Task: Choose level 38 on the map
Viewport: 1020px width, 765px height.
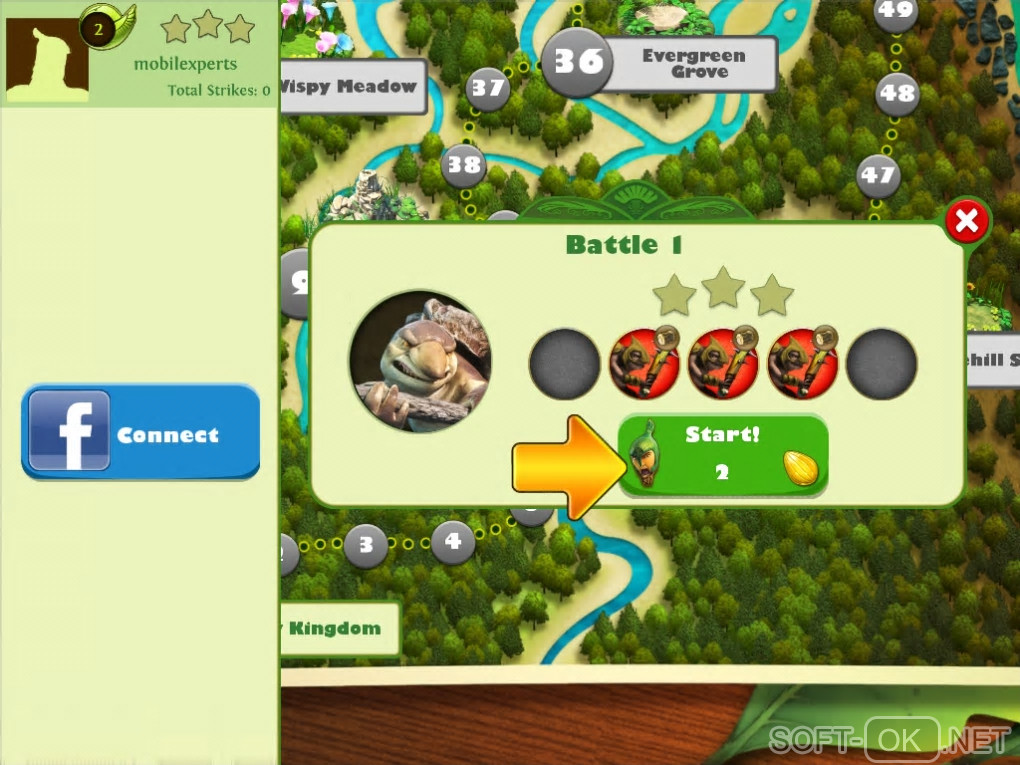Action: tap(464, 163)
